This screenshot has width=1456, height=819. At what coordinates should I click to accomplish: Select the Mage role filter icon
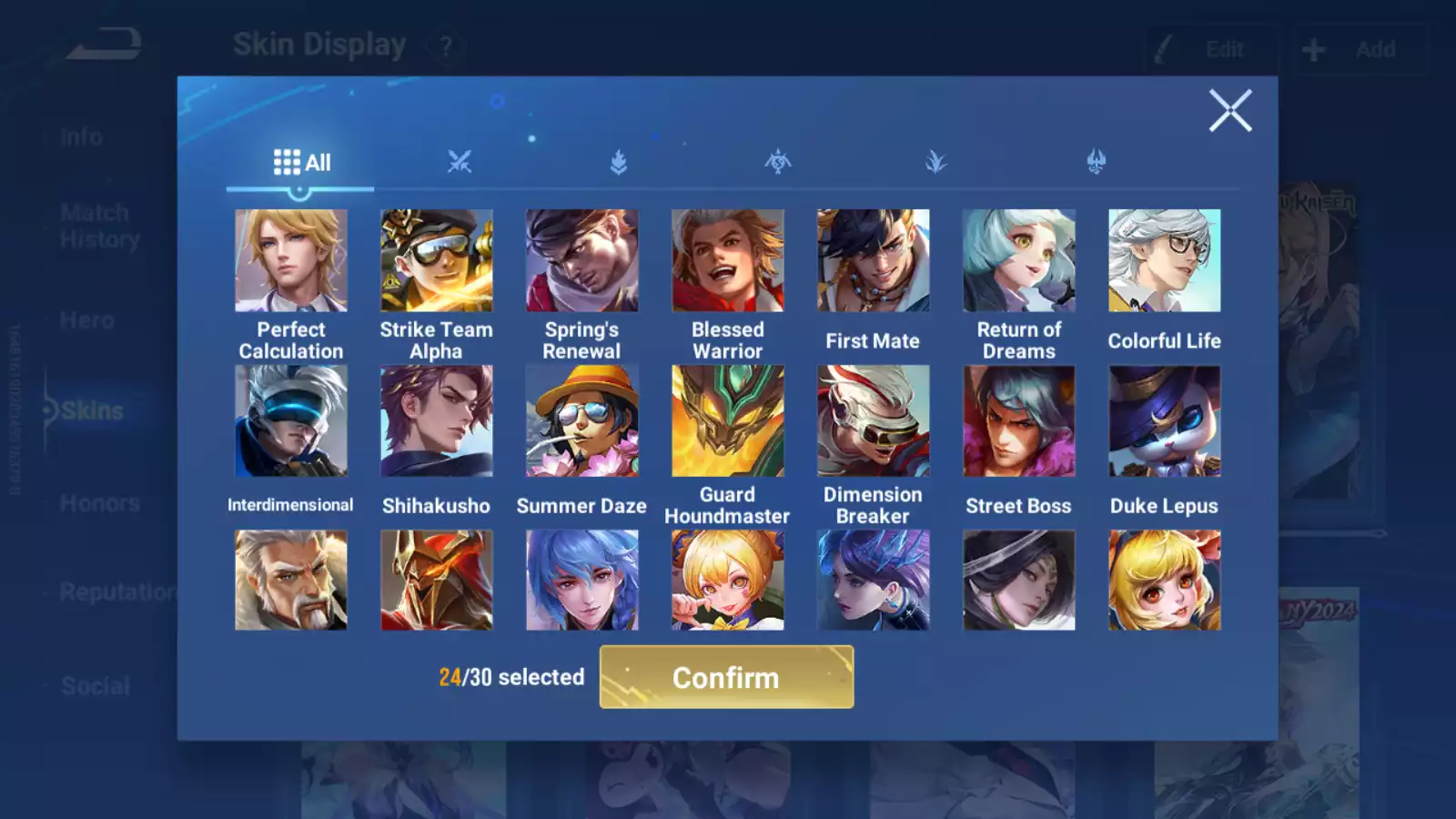click(x=776, y=160)
